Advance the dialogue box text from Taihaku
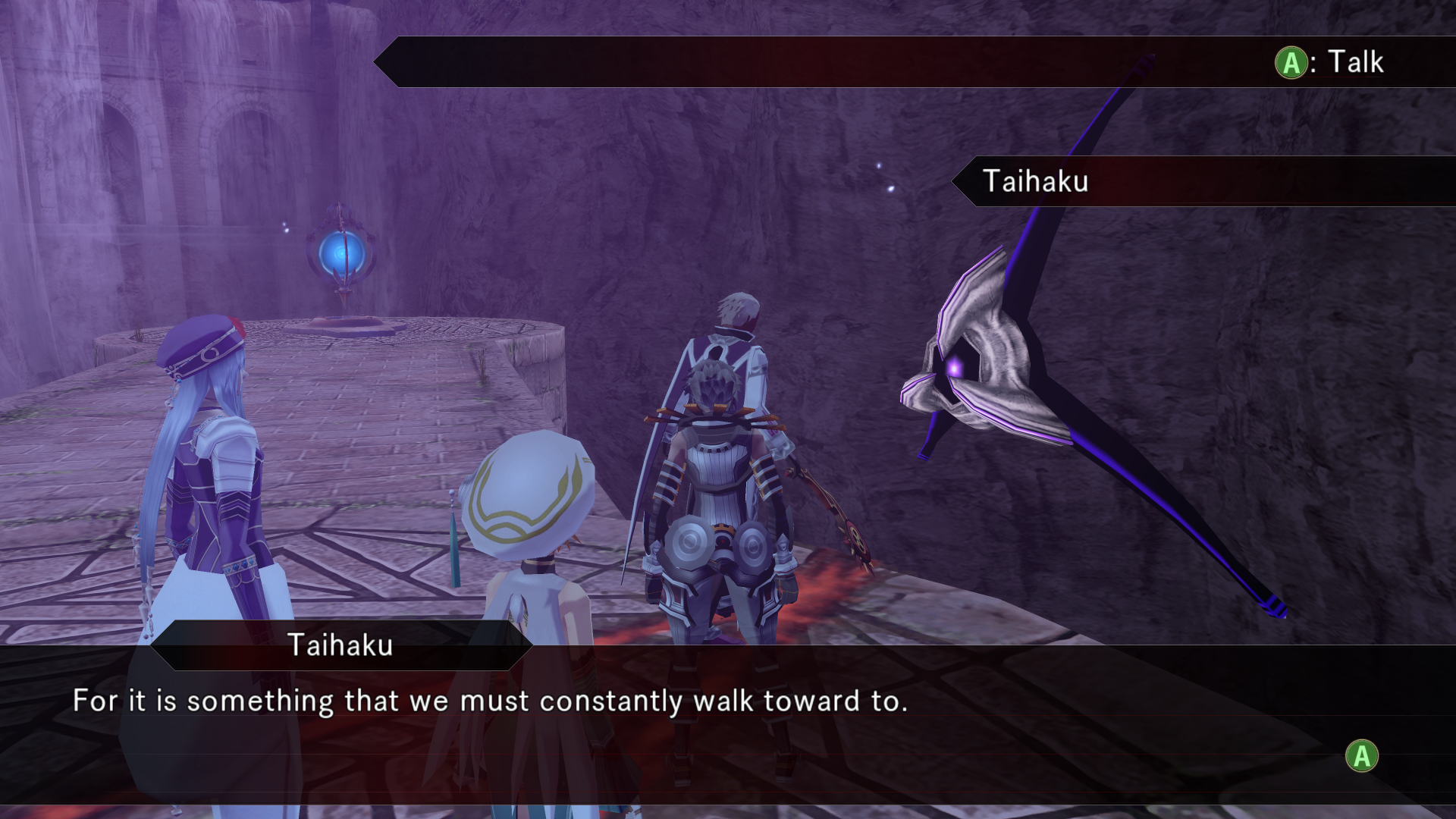The height and width of the screenshot is (819, 1456). 1361,756
